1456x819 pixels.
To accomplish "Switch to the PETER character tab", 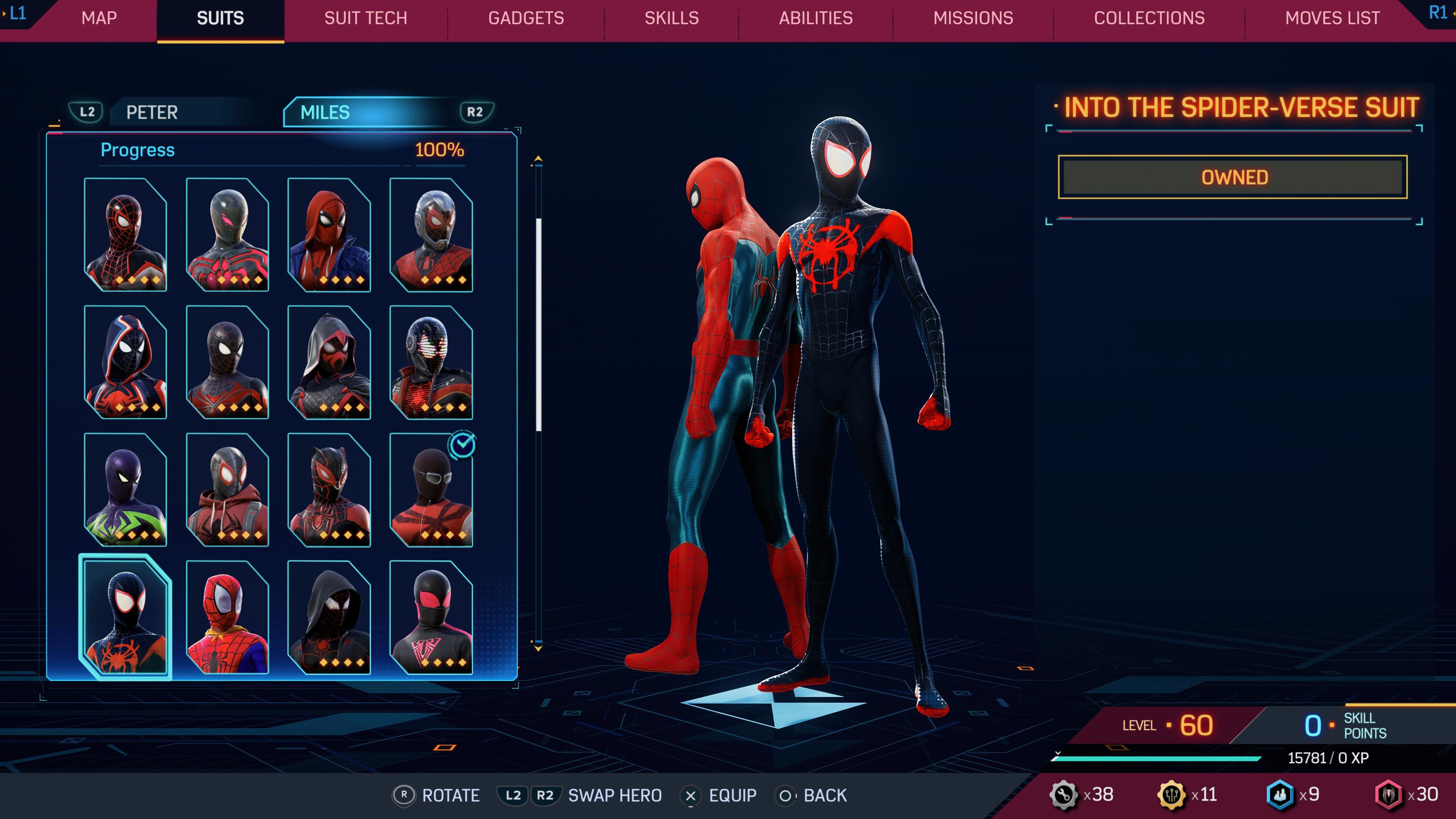I will coord(152,112).
